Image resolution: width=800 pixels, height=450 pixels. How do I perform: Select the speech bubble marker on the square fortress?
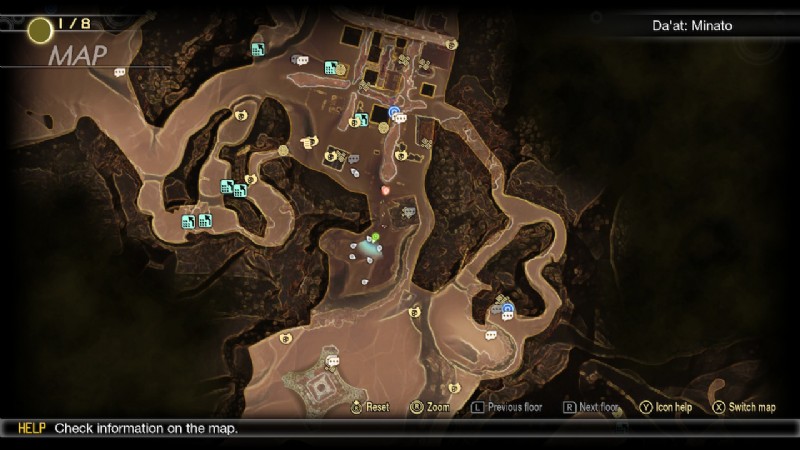pyautogui.click(x=333, y=361)
